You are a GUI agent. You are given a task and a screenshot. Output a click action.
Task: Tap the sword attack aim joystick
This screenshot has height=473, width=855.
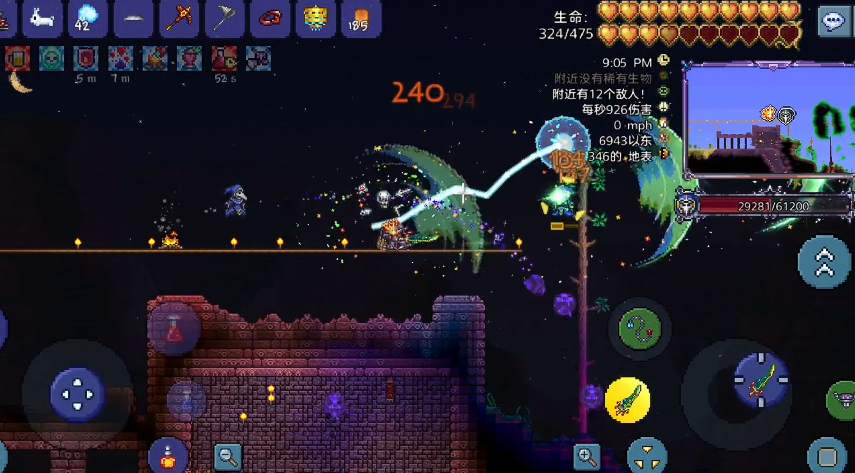pos(760,380)
